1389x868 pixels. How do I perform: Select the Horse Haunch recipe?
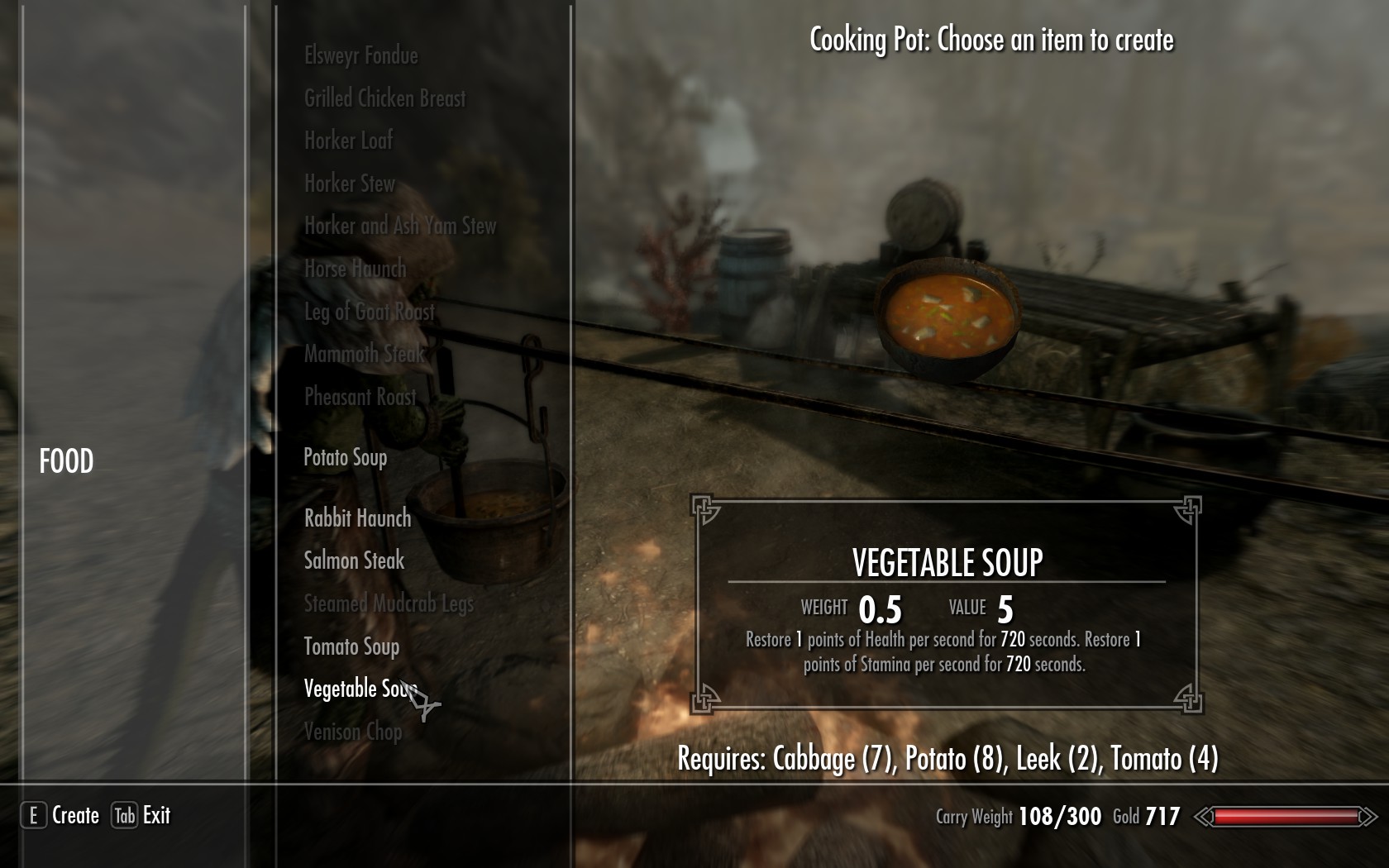tap(356, 269)
